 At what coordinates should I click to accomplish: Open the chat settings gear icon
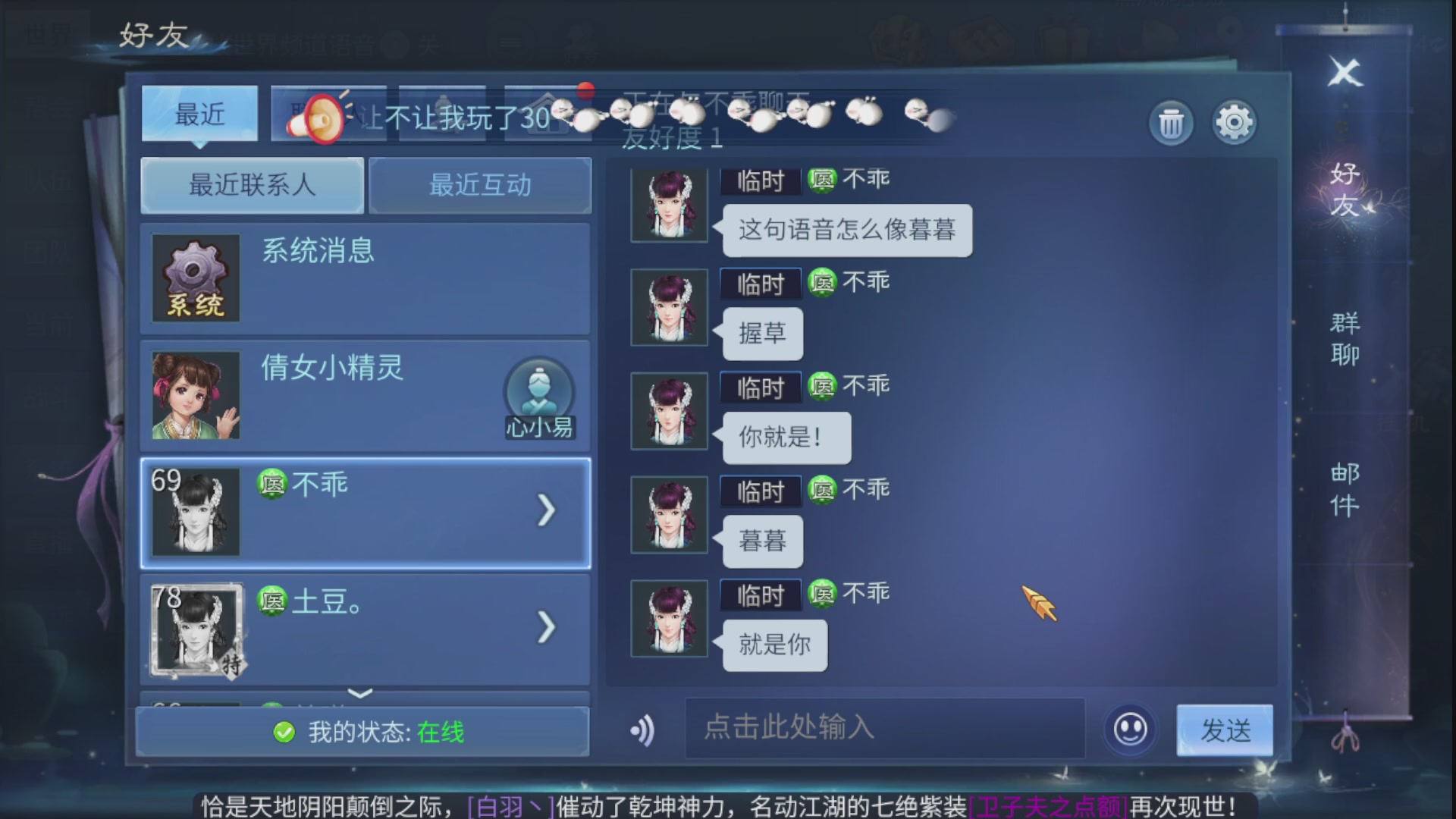tap(1235, 122)
